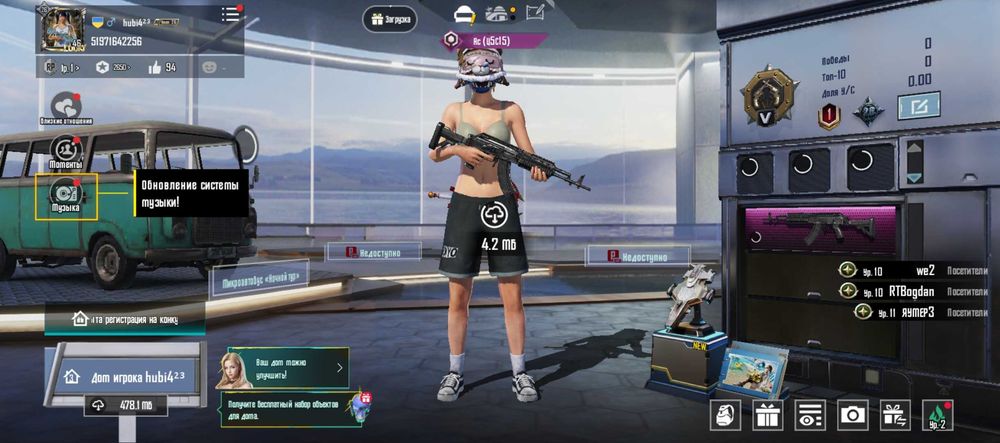Select the helmet tab at top
1000x443 pixels.
pos(464,14)
